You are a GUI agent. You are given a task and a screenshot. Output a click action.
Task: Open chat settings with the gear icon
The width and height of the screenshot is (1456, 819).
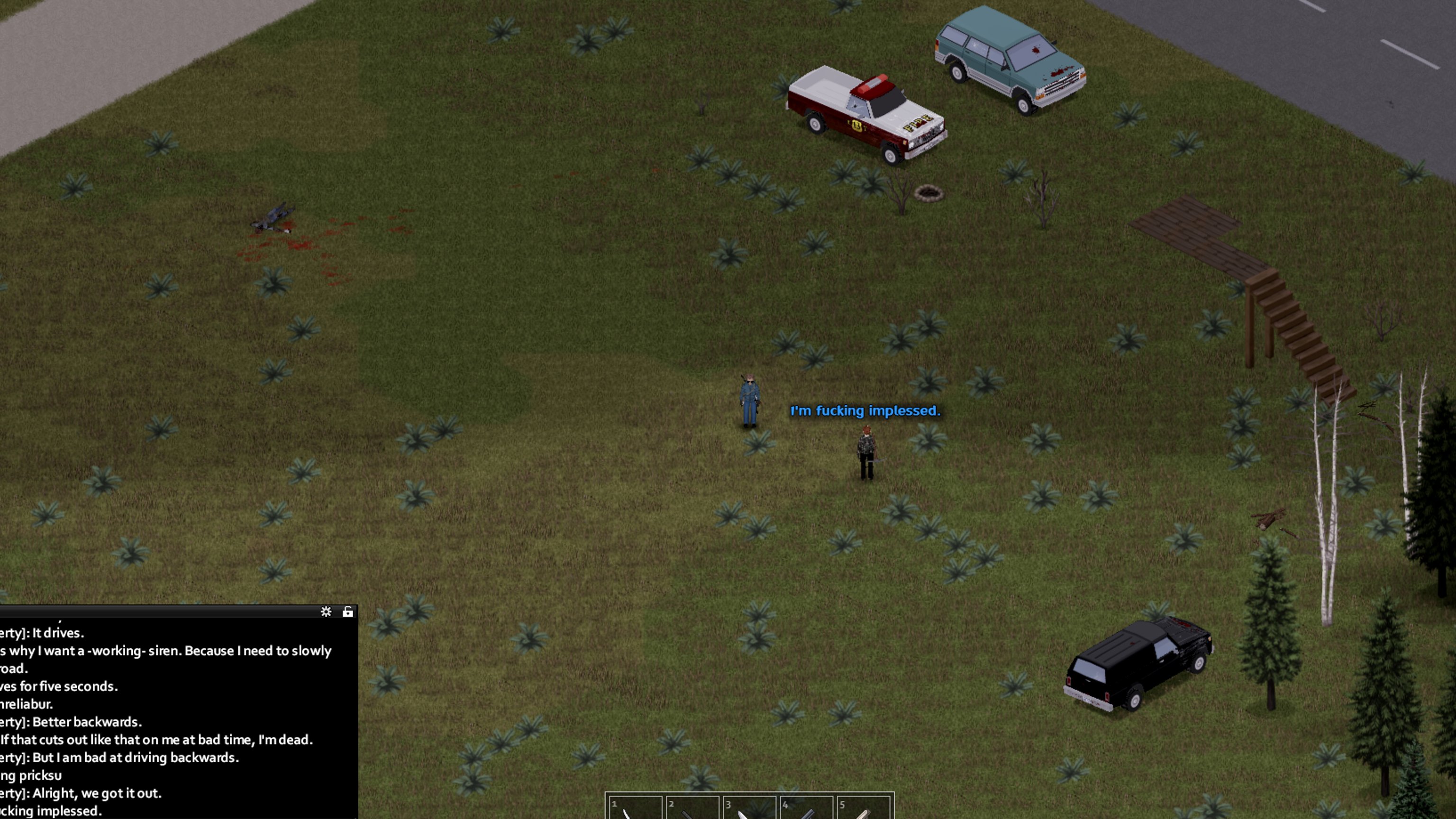[326, 611]
